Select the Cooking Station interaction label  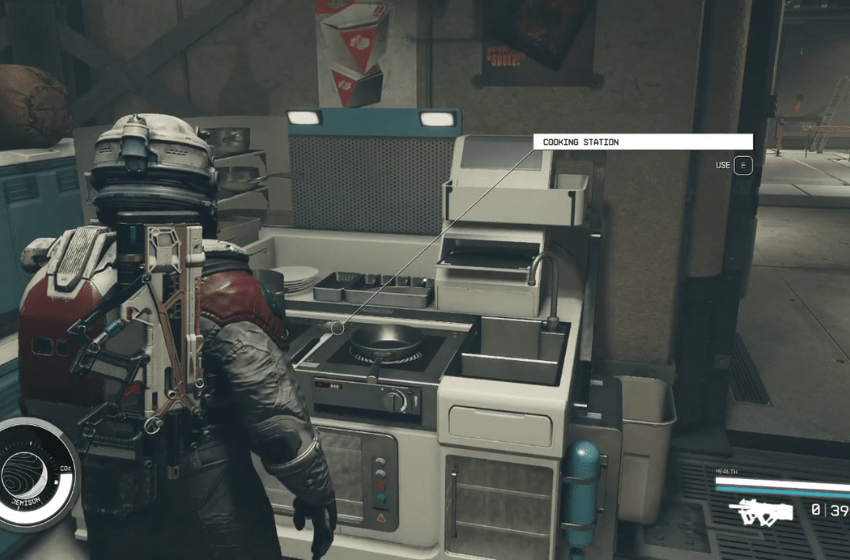[x=642, y=142]
